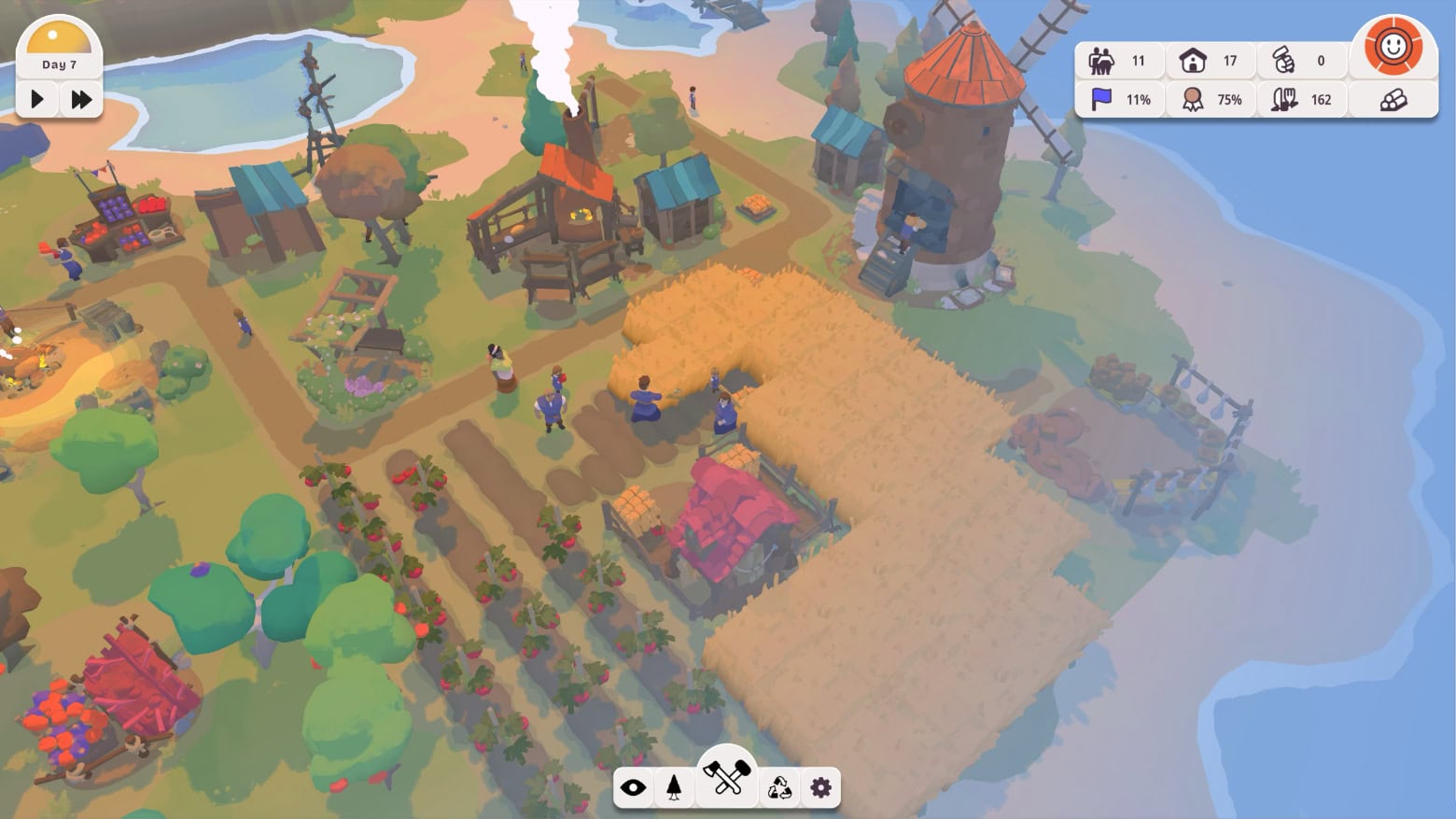Screen dimensions: 1456x819
Task: Open the medal ribbon rating panel
Action: coord(1211,100)
